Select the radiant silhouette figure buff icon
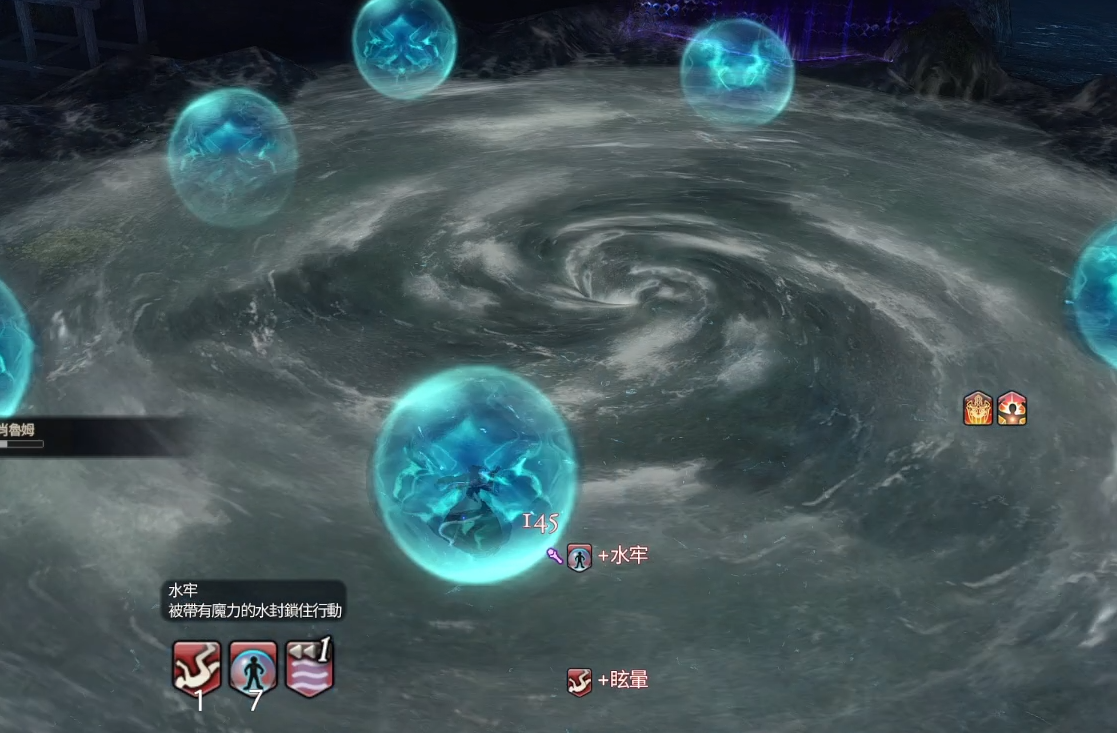The image size is (1117, 733). [x=1012, y=408]
